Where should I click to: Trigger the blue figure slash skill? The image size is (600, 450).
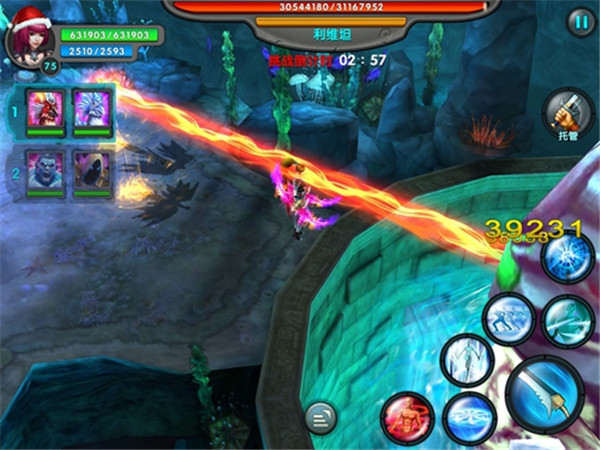(567, 320)
